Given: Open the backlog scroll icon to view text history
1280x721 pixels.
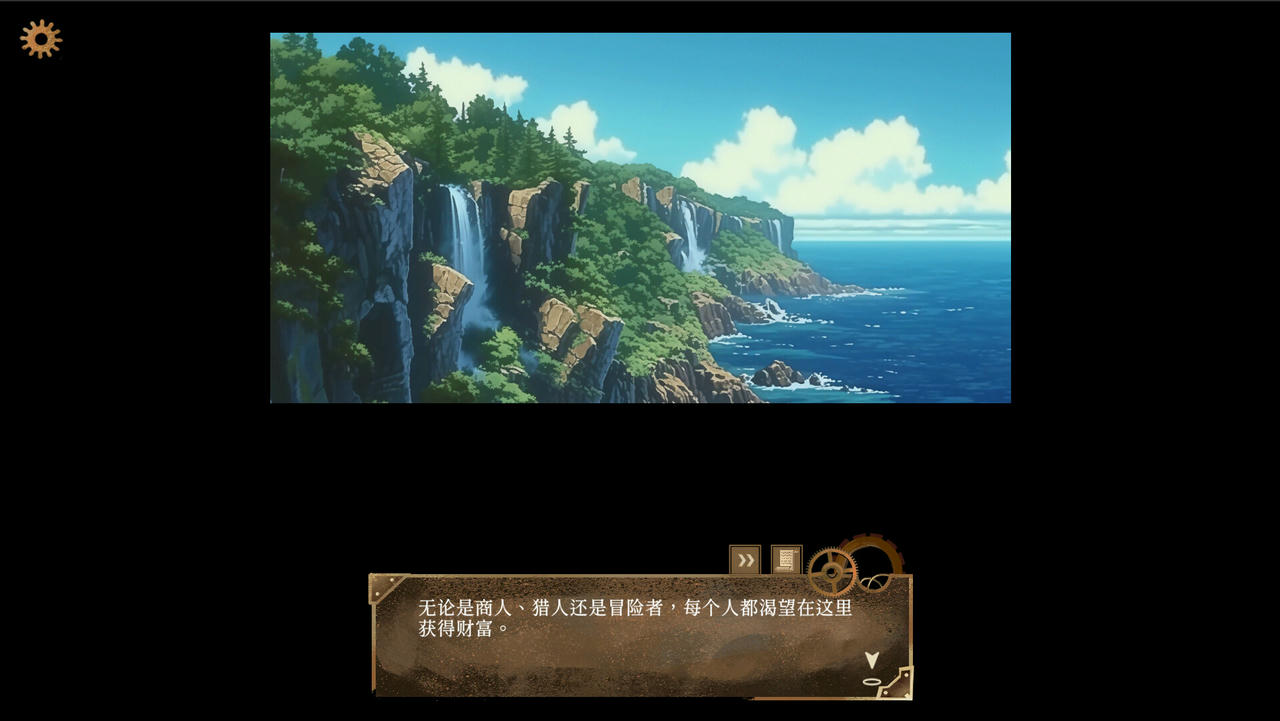Looking at the screenshot, I should 787,557.
